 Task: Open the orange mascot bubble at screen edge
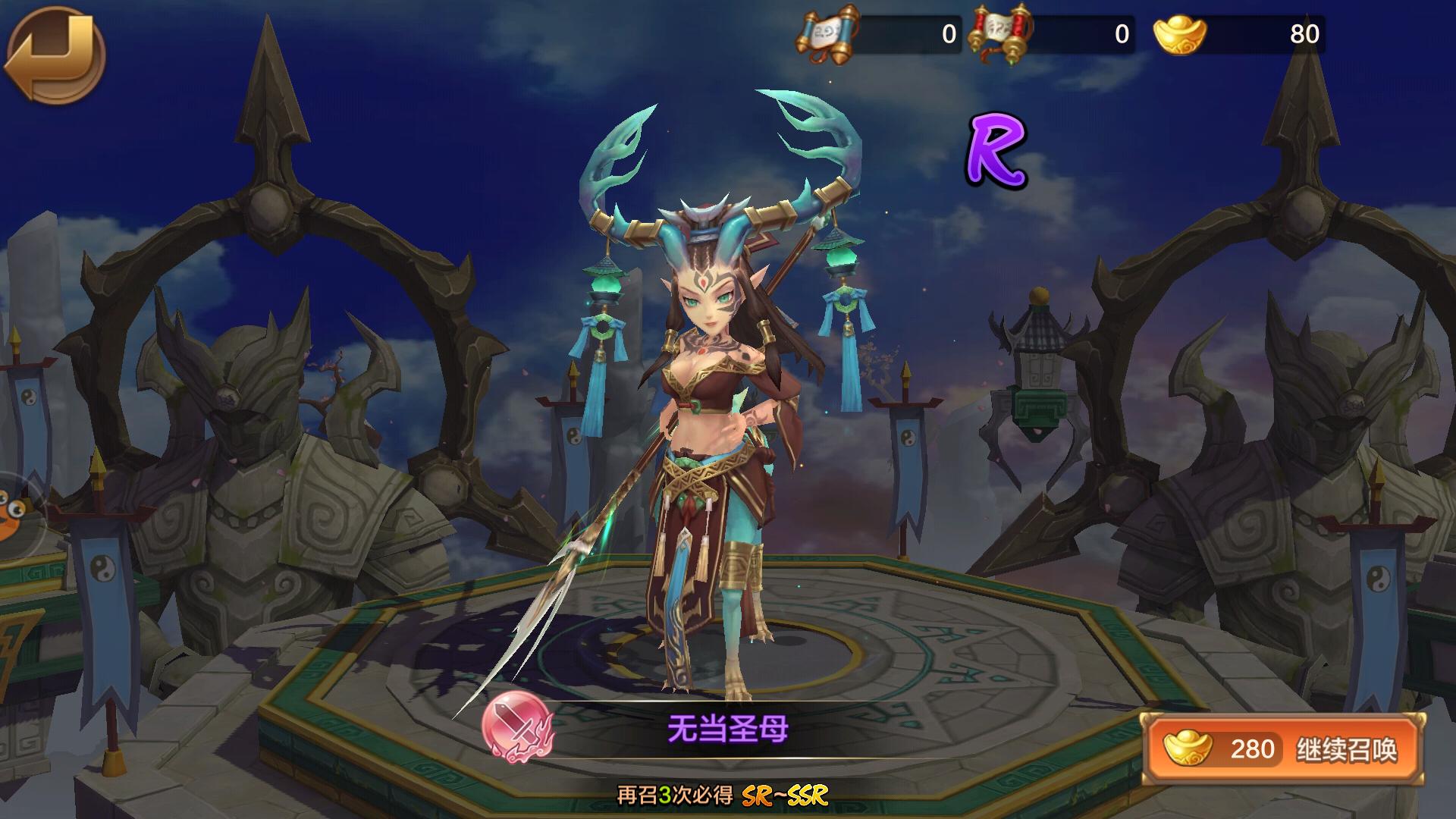tap(14, 513)
